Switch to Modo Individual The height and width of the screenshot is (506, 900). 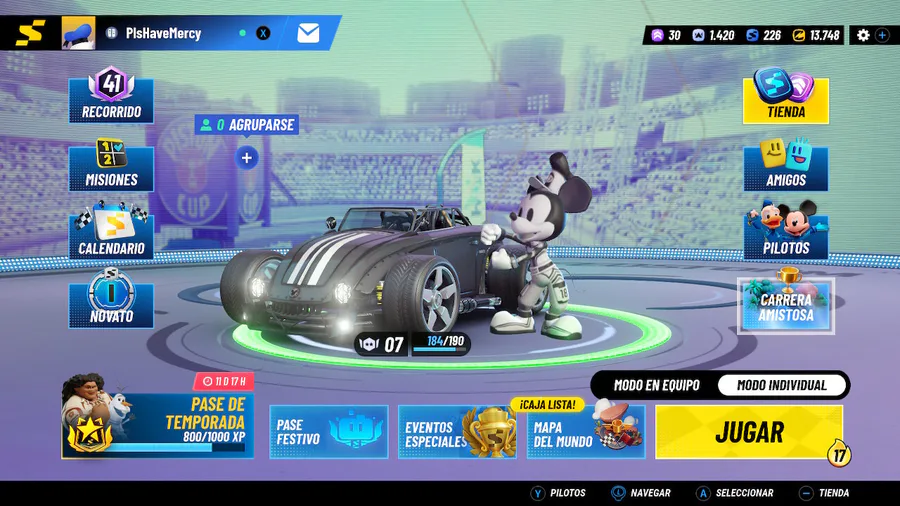tap(782, 385)
